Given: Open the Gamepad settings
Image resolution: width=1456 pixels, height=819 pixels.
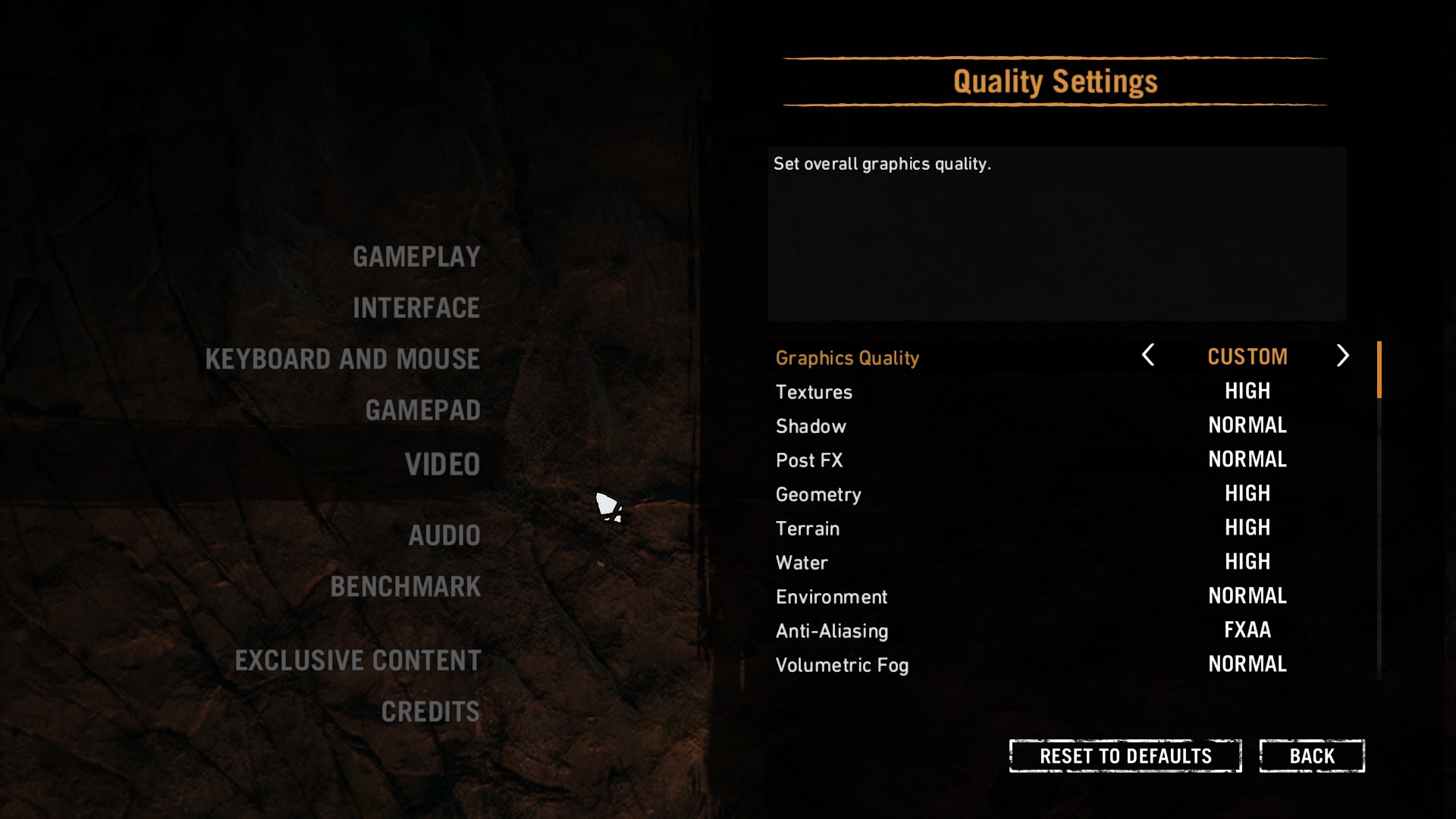Looking at the screenshot, I should pos(423,410).
